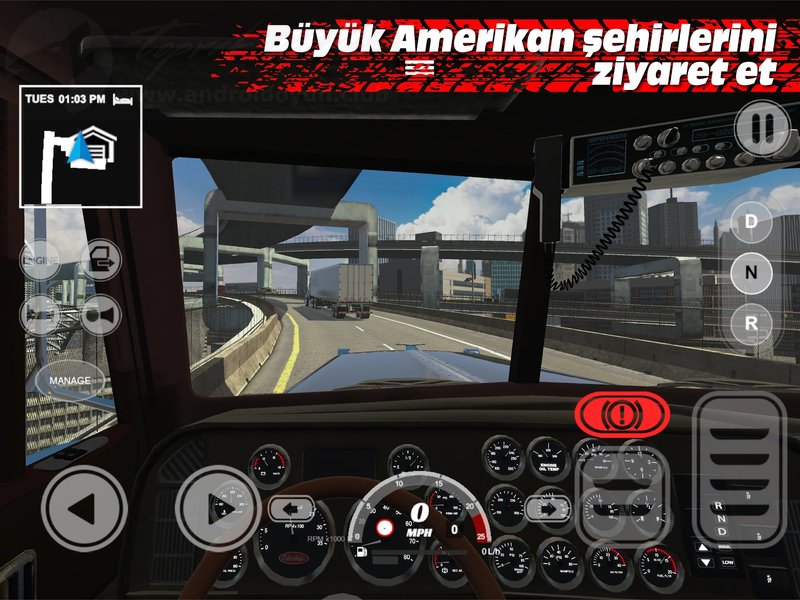The image size is (800, 600).
Task: Select Neutral gear N button
Action: click(751, 271)
